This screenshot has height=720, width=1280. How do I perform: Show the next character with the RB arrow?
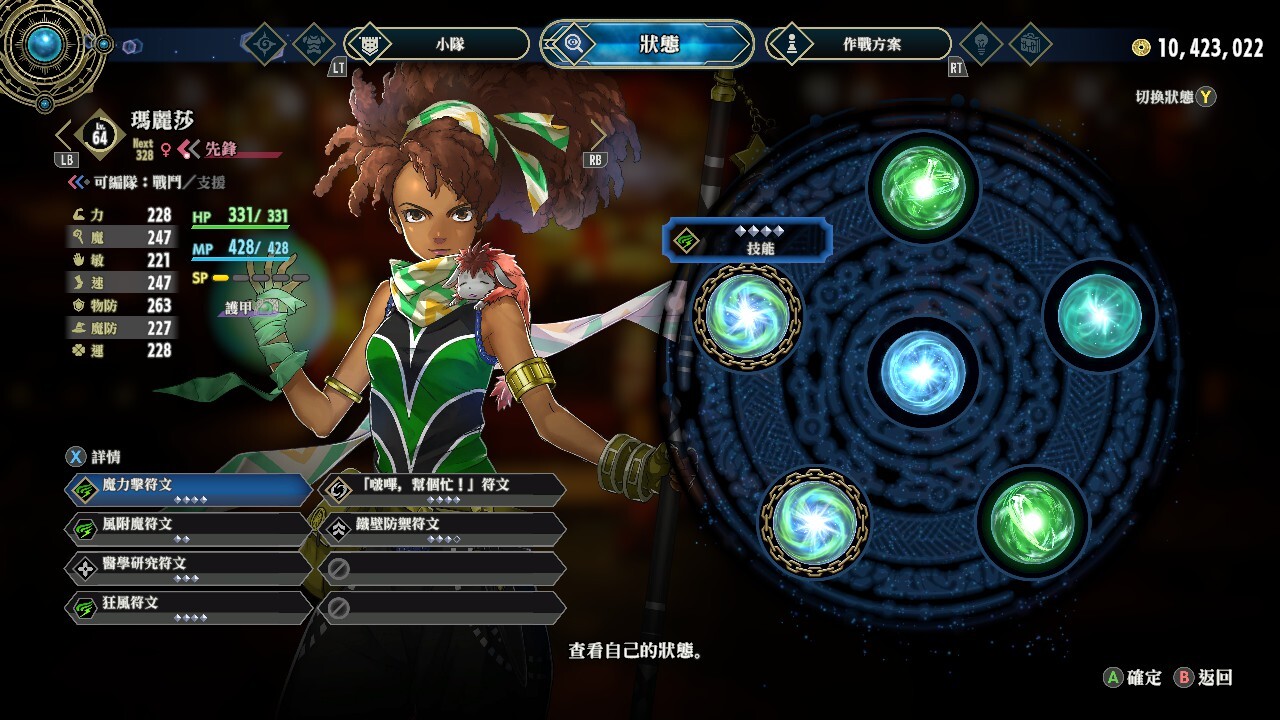597,138
